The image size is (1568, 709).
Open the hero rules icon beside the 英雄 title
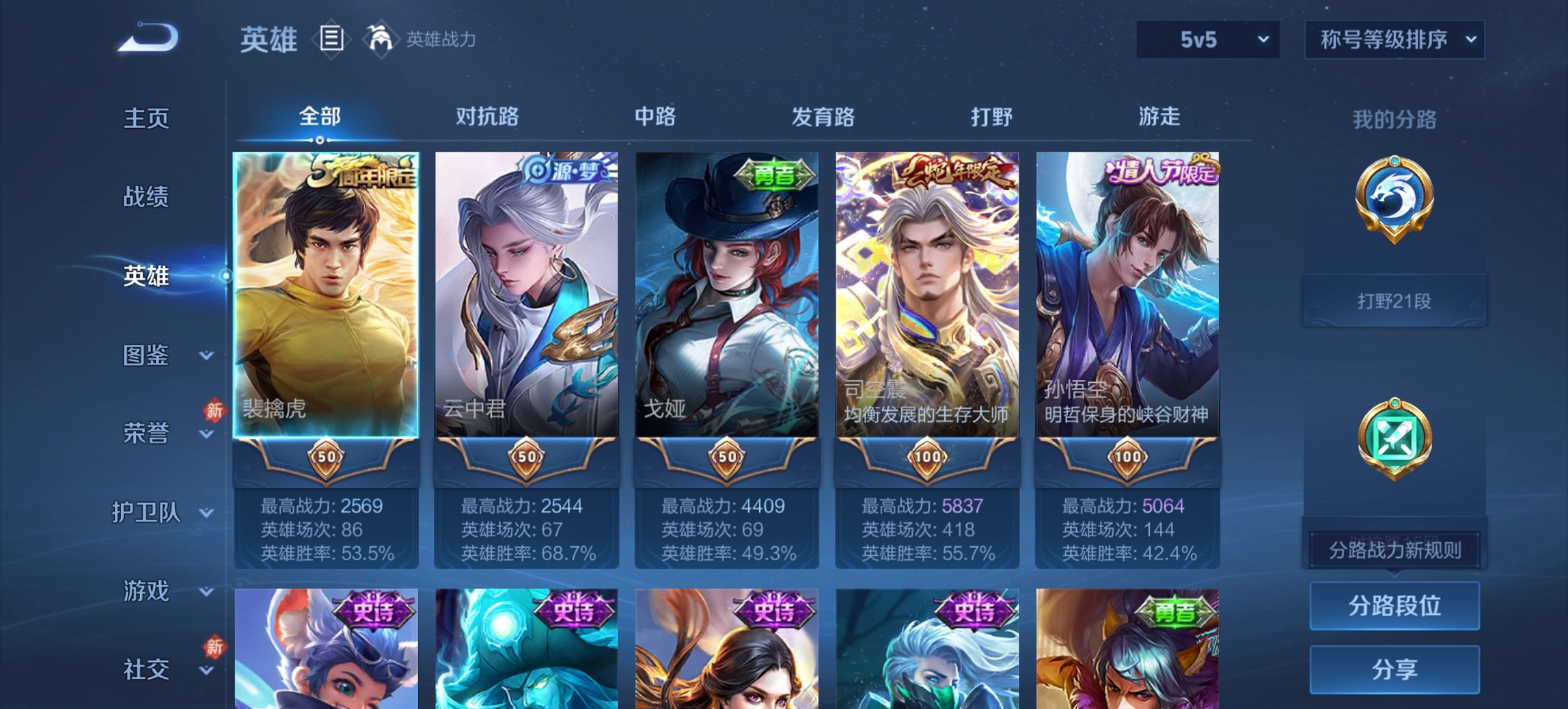[333, 39]
